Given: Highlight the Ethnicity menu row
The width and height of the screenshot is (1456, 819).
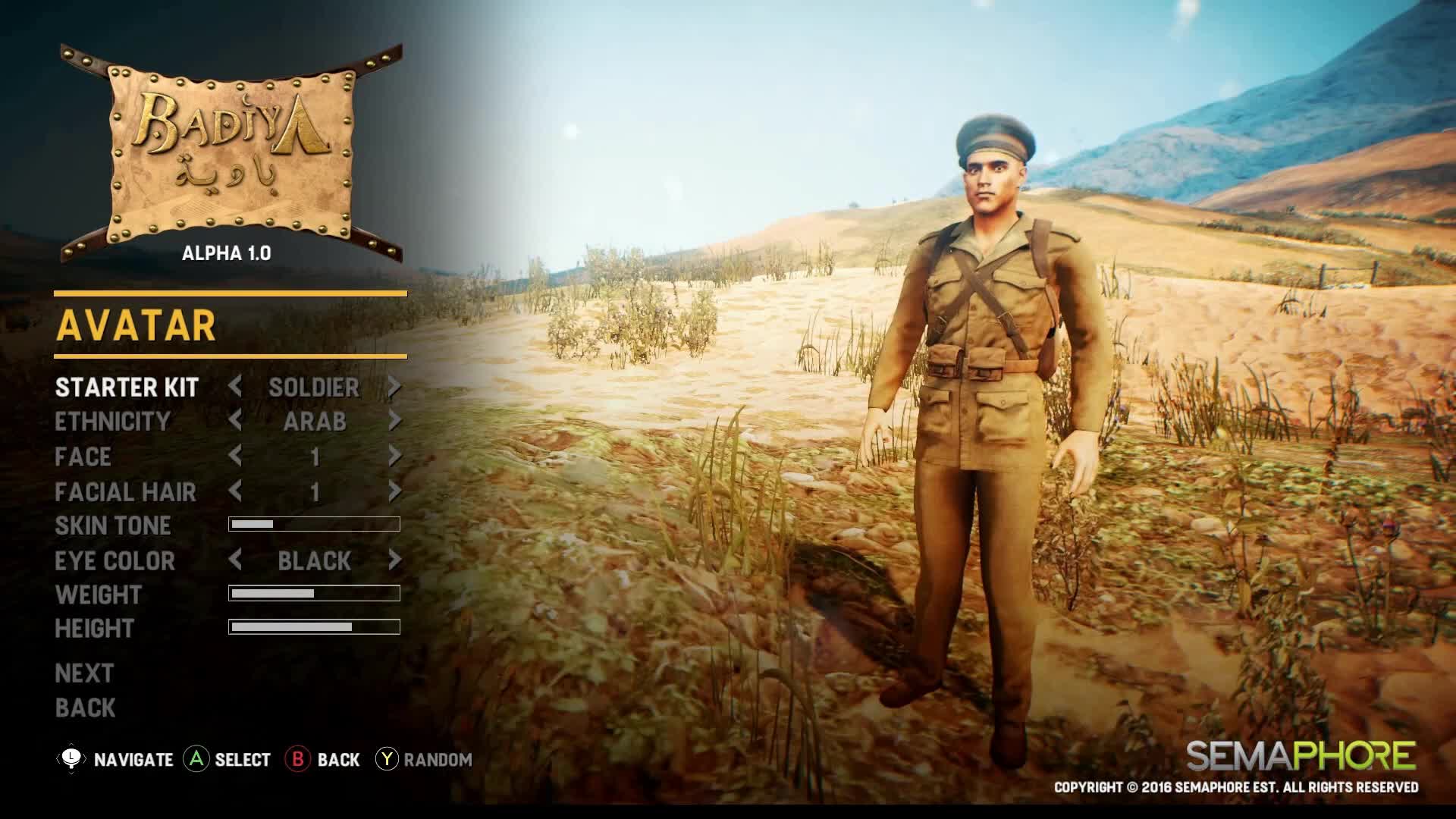Looking at the screenshot, I should [x=112, y=422].
